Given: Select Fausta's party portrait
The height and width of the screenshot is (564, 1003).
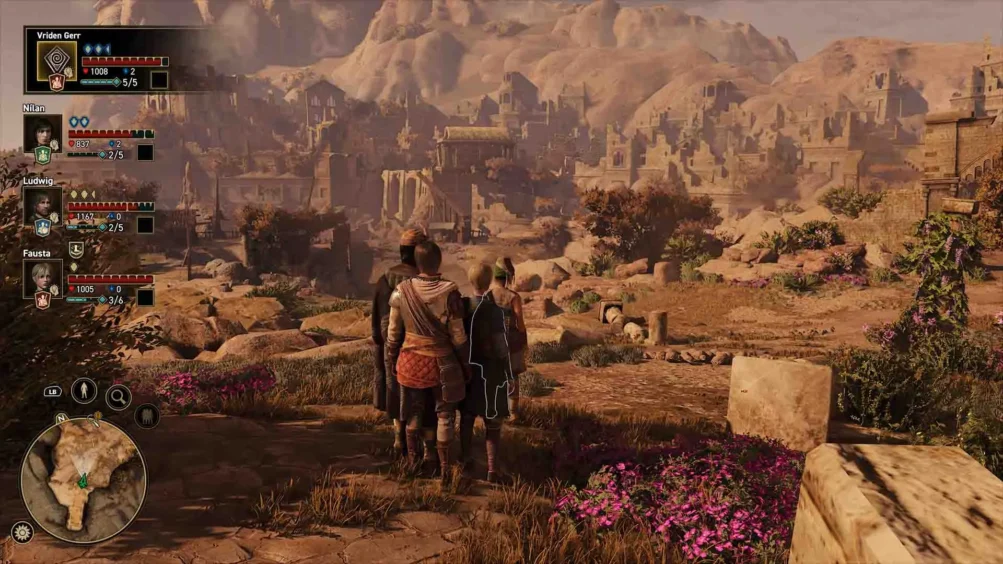Looking at the screenshot, I should [x=42, y=277].
